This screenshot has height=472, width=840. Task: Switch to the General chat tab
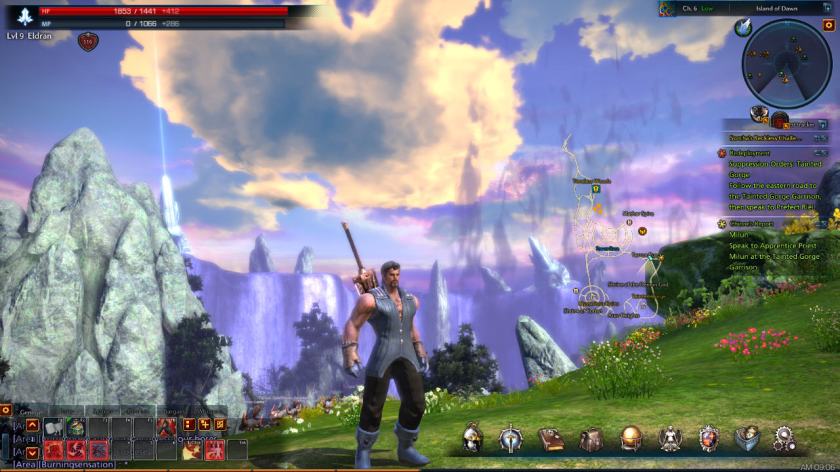click(31, 410)
